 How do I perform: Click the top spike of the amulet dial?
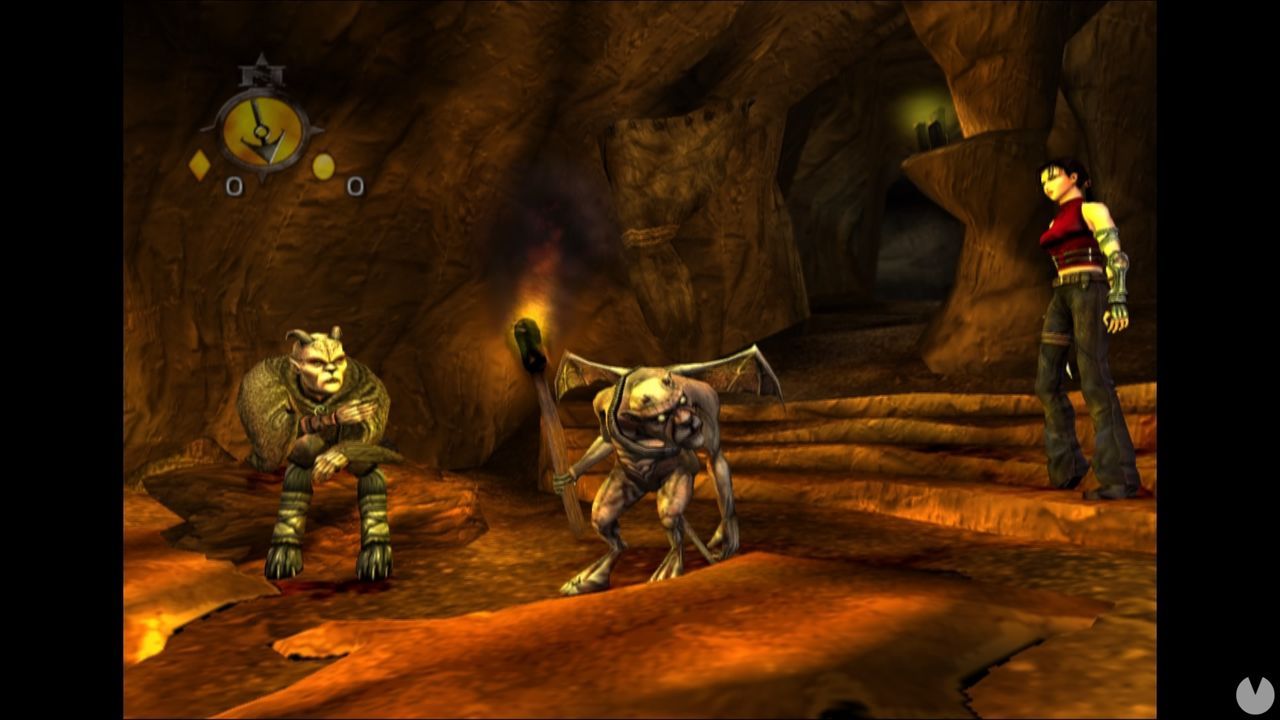click(263, 57)
